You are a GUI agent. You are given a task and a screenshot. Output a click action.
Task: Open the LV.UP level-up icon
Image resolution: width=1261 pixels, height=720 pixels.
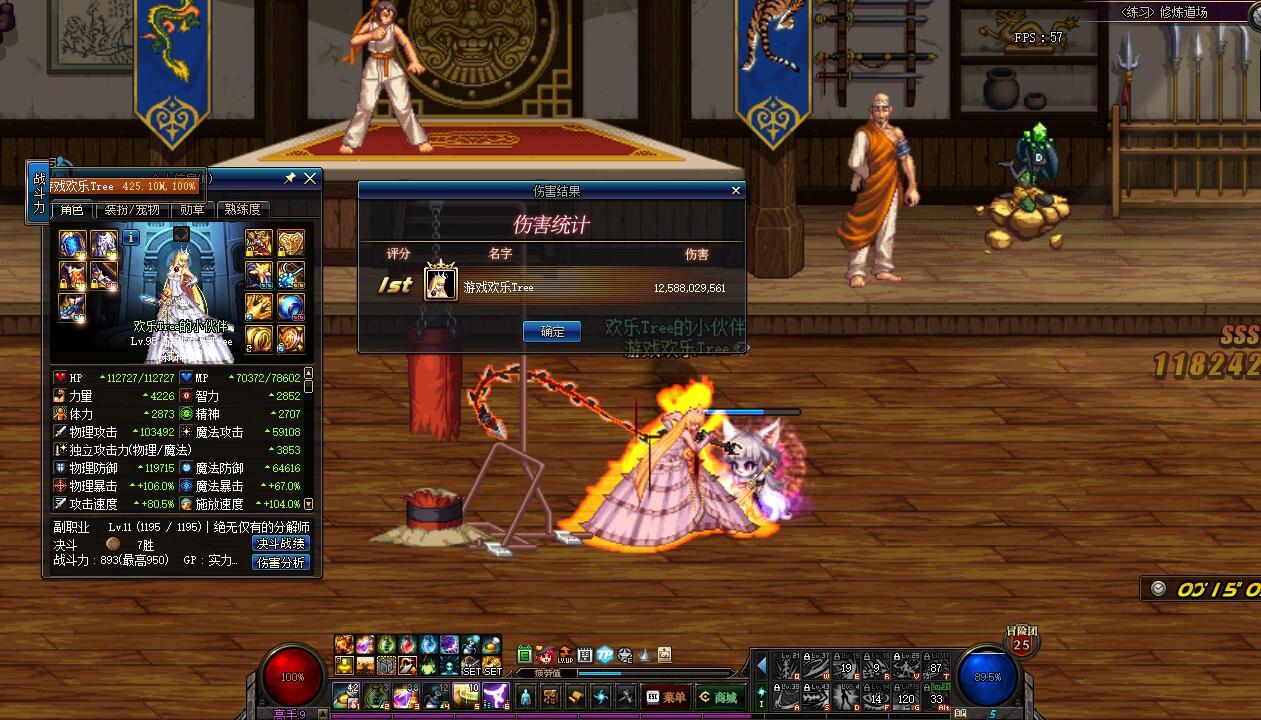click(x=565, y=656)
